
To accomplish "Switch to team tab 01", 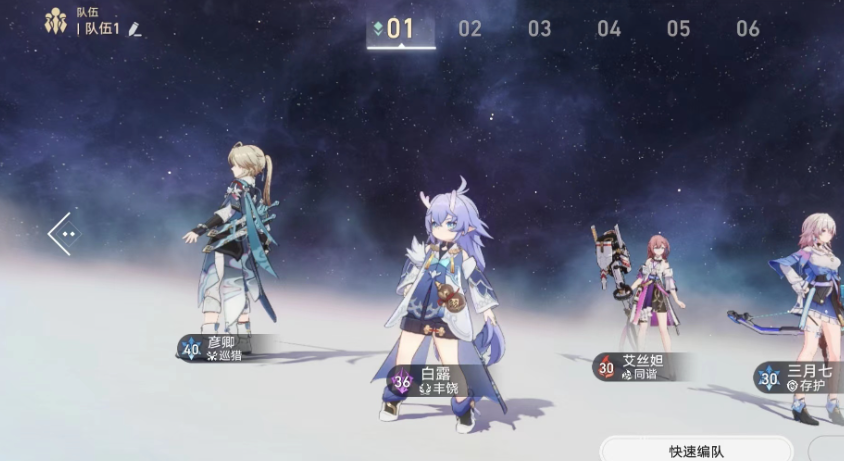I will 400,29.
